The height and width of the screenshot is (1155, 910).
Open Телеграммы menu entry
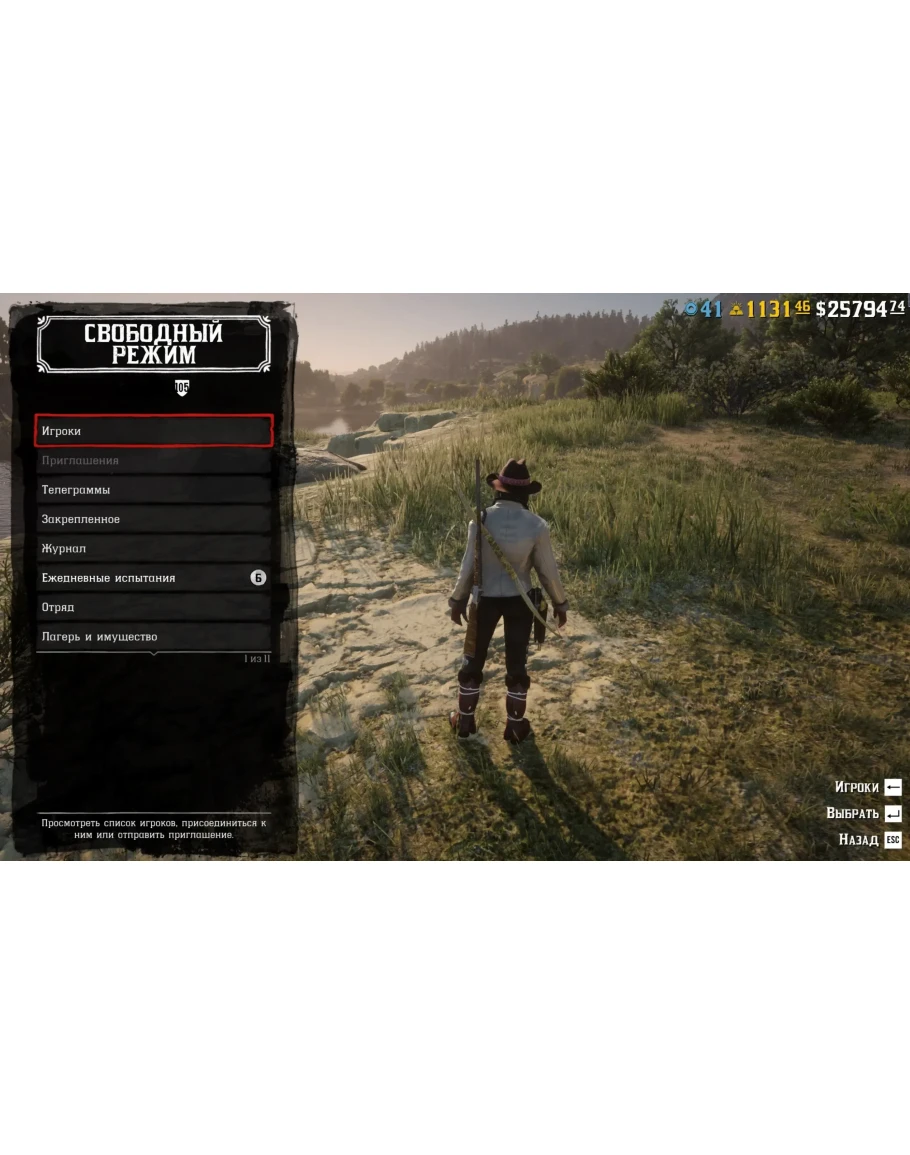(x=153, y=490)
